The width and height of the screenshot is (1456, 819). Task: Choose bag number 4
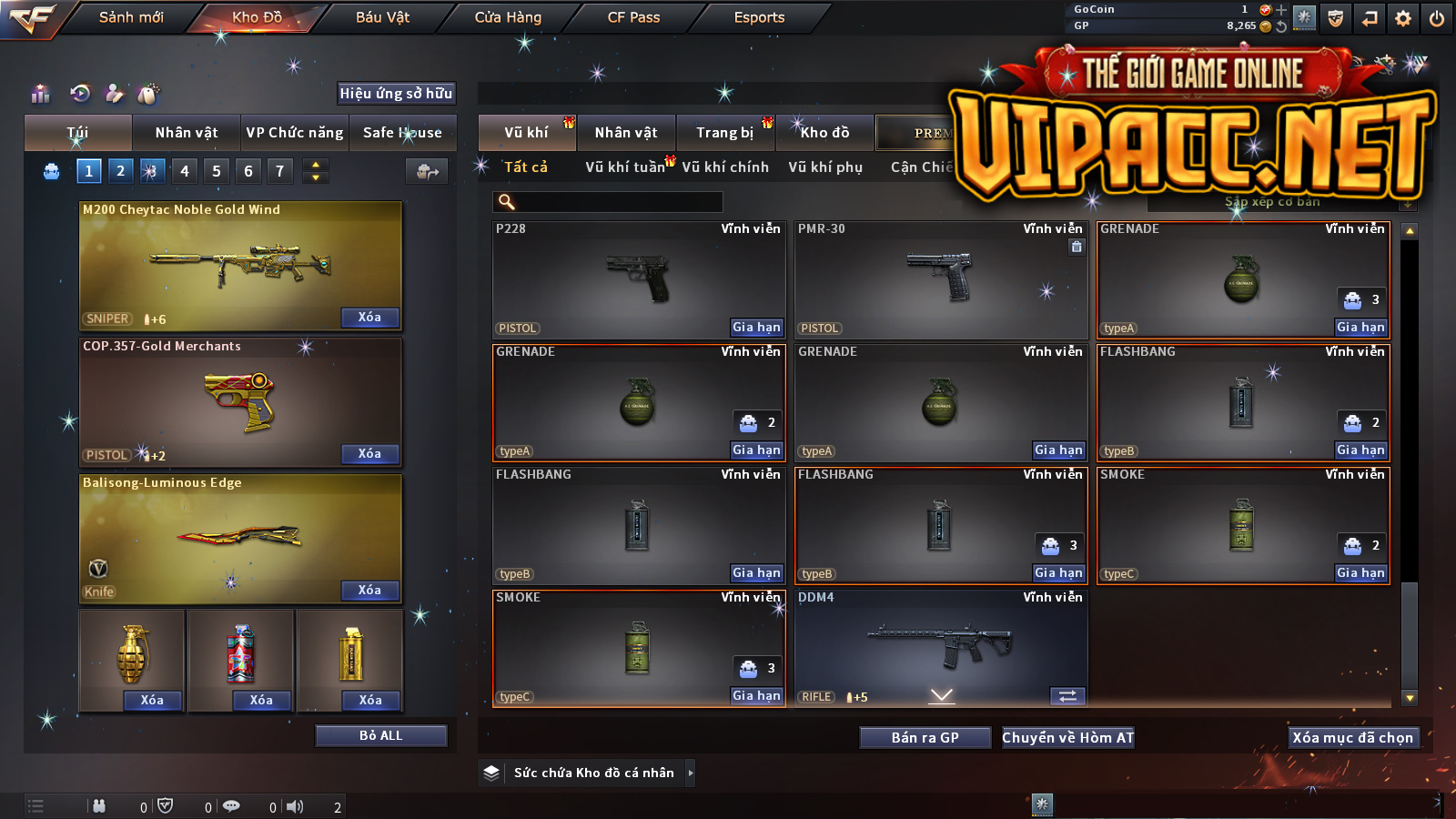[185, 171]
